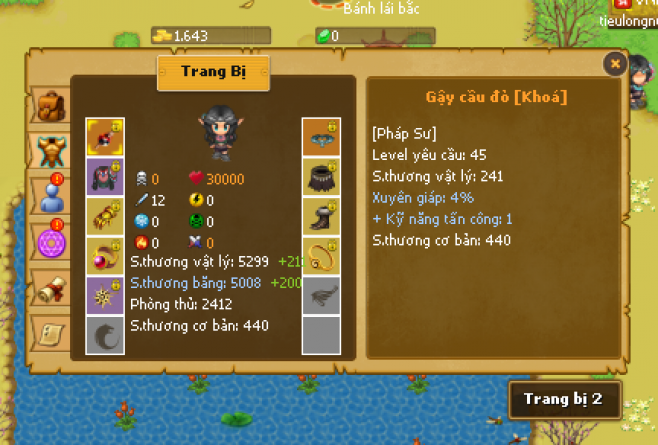Select the dark boots equipment slot

click(322, 216)
